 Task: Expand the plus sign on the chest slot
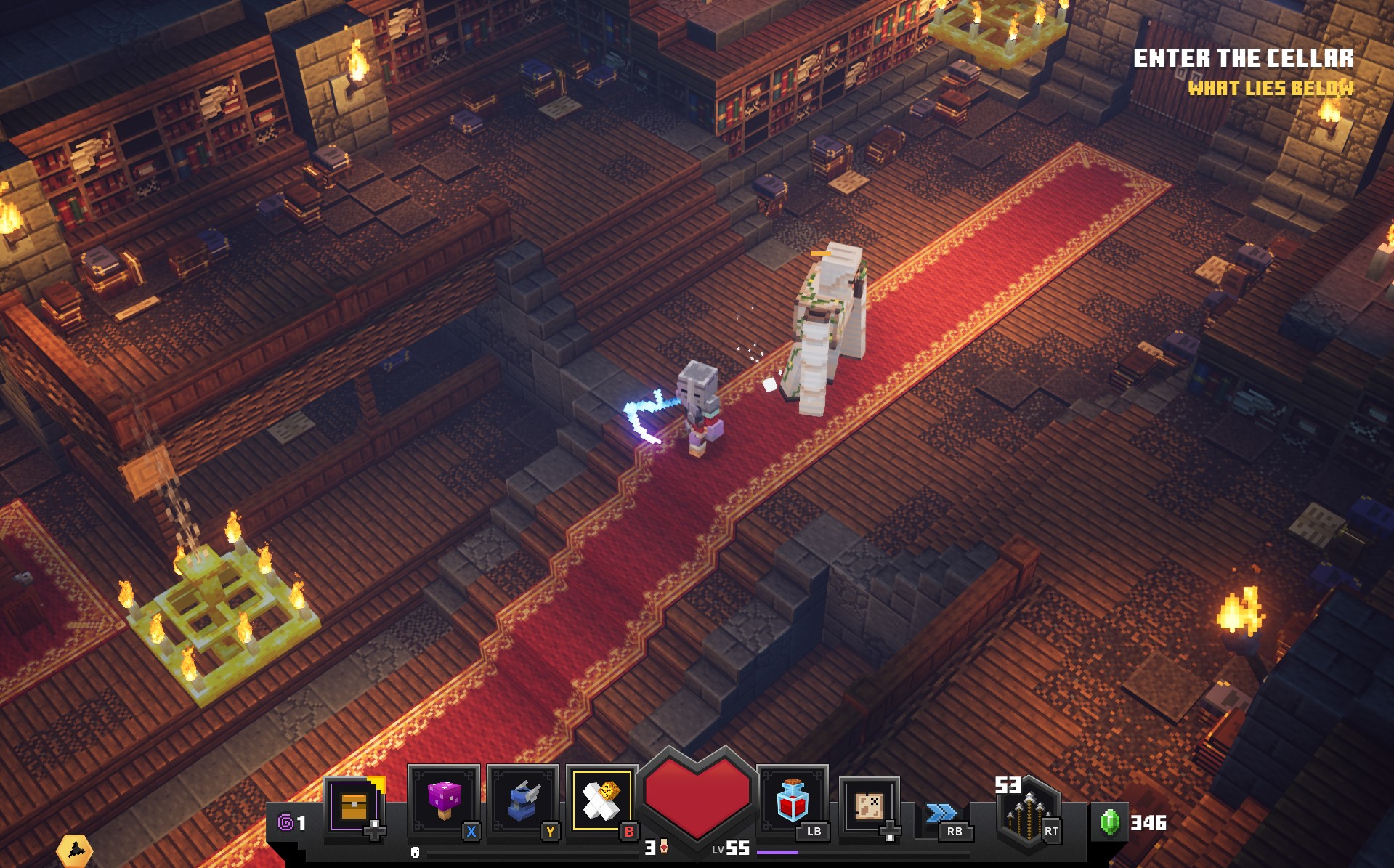[x=373, y=831]
